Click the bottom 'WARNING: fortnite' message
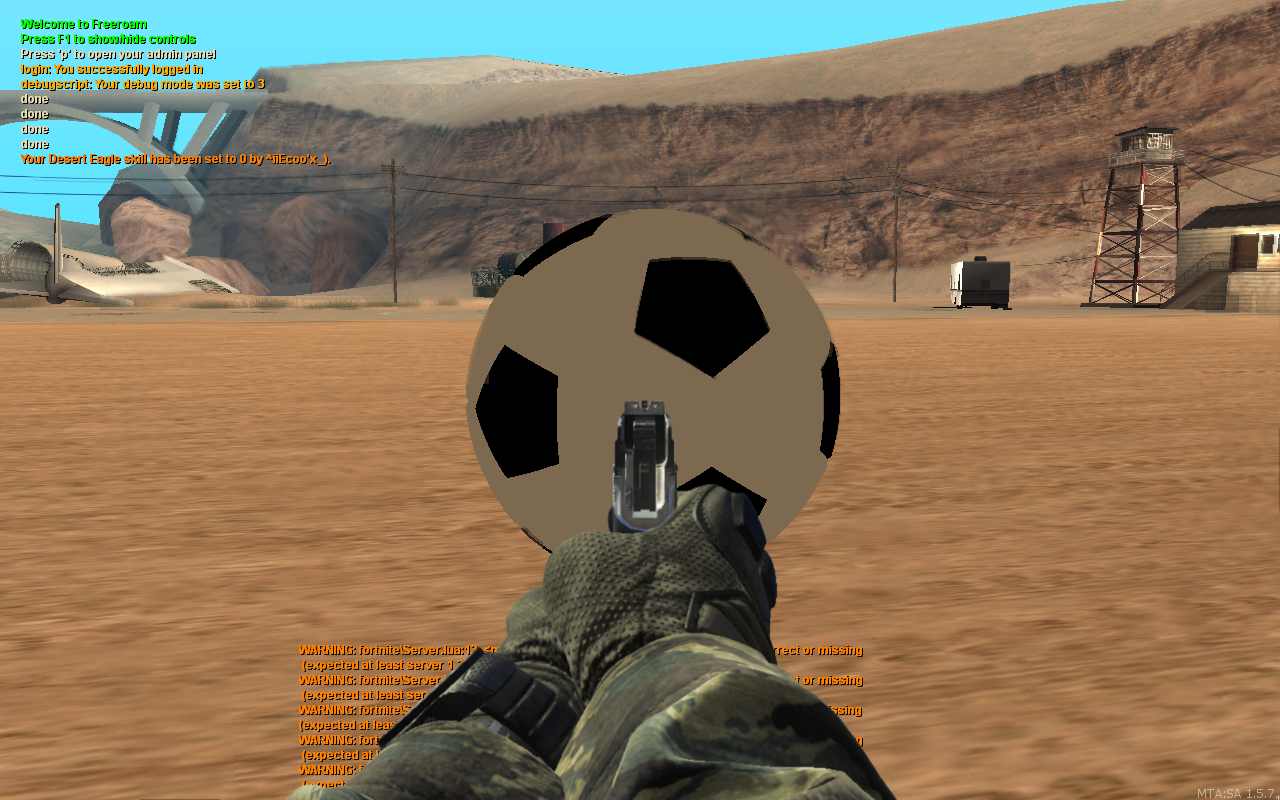This screenshot has width=1280, height=800. coord(330,771)
